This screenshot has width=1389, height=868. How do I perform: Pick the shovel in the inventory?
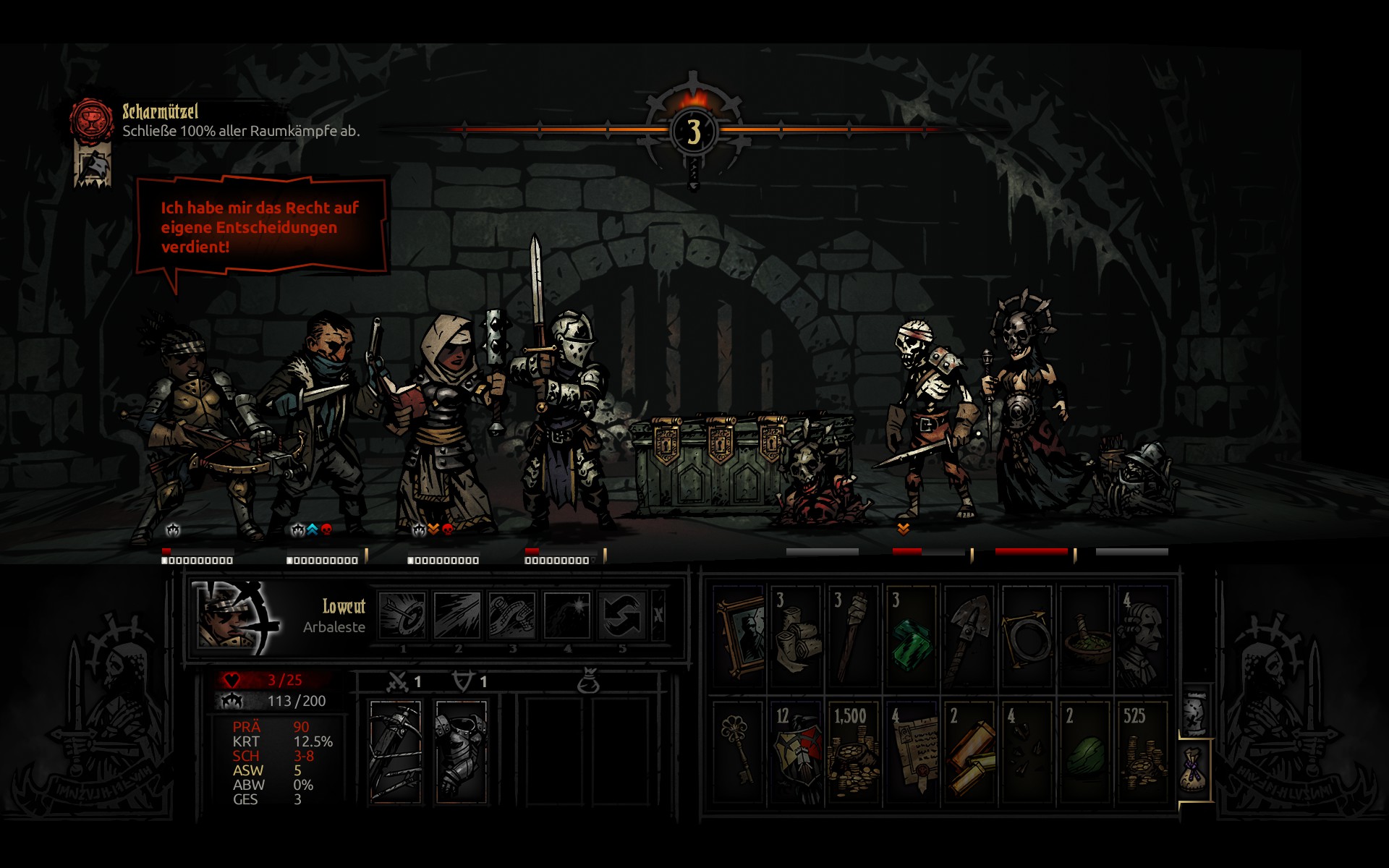[x=969, y=637]
